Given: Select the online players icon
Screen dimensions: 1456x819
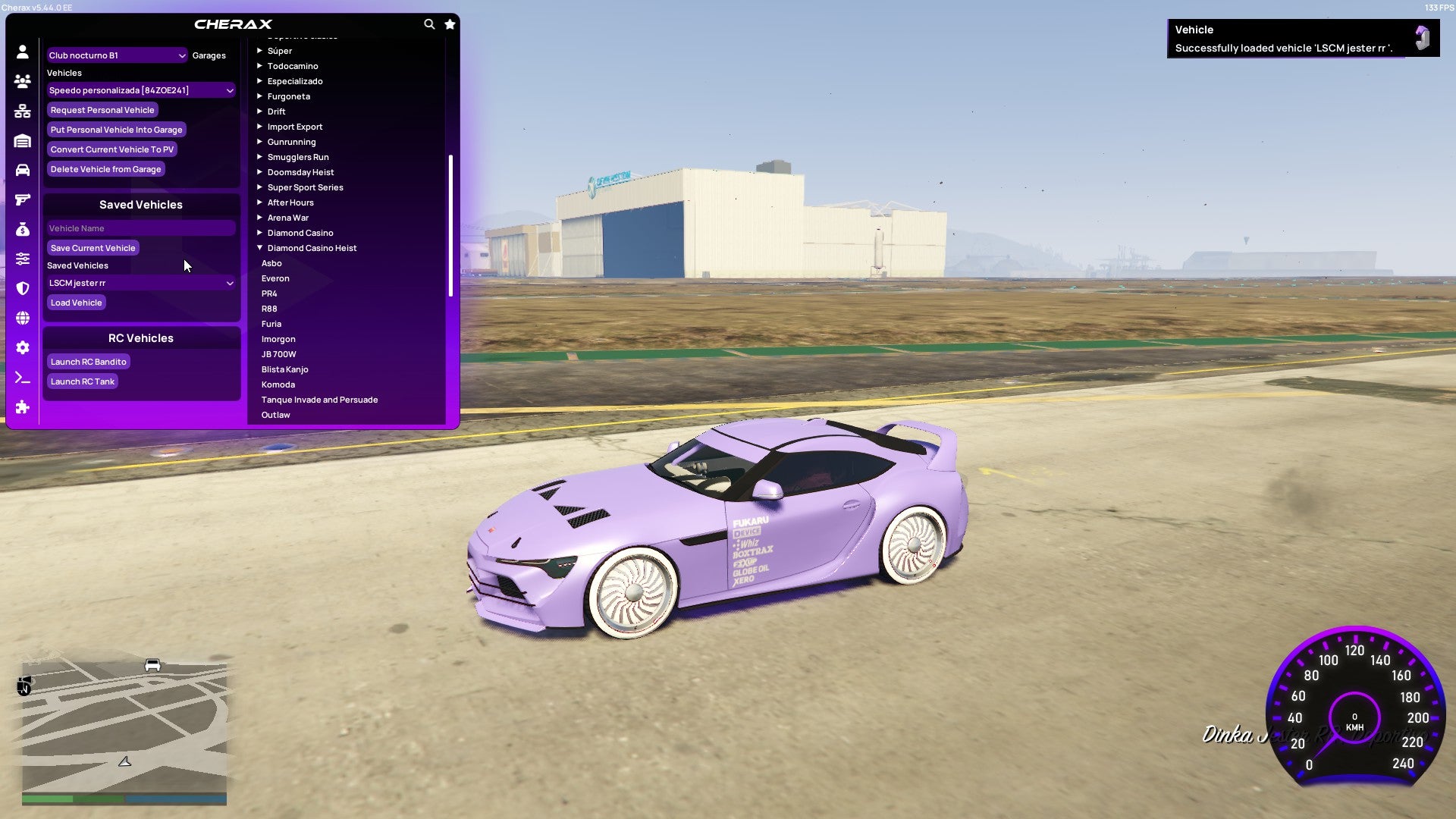Looking at the screenshot, I should 23,81.
